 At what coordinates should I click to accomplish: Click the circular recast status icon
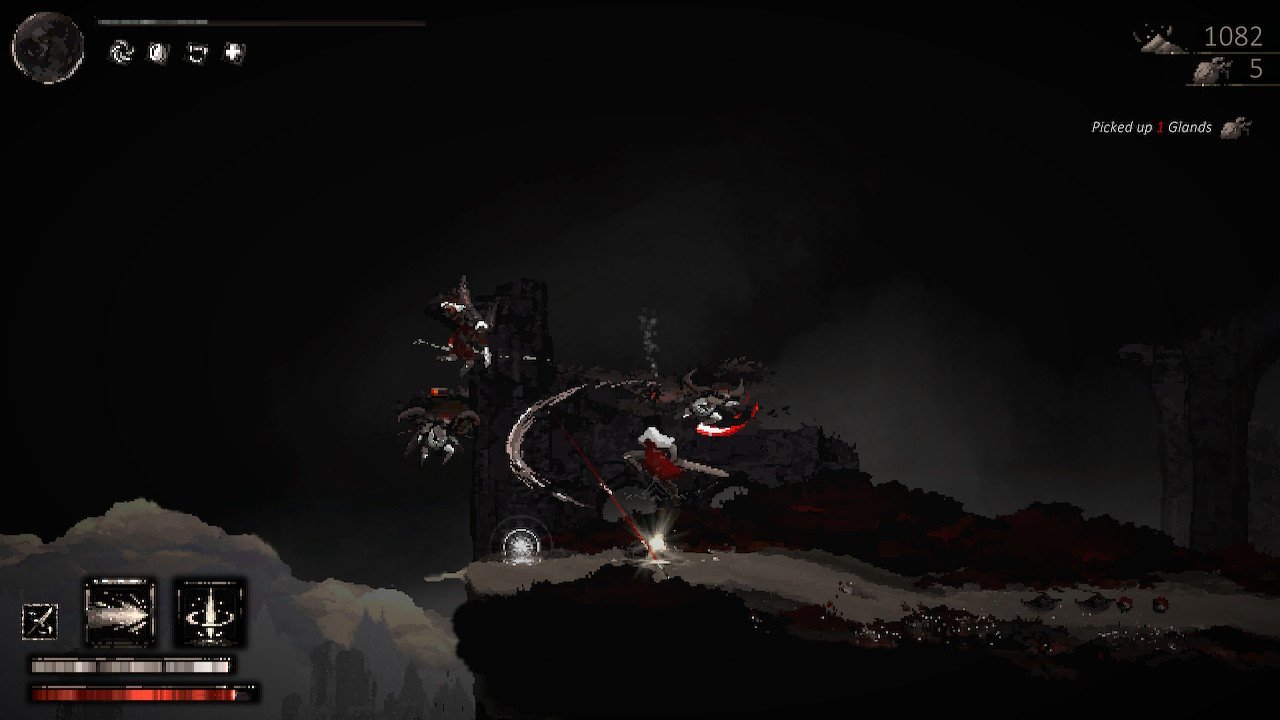coord(122,53)
